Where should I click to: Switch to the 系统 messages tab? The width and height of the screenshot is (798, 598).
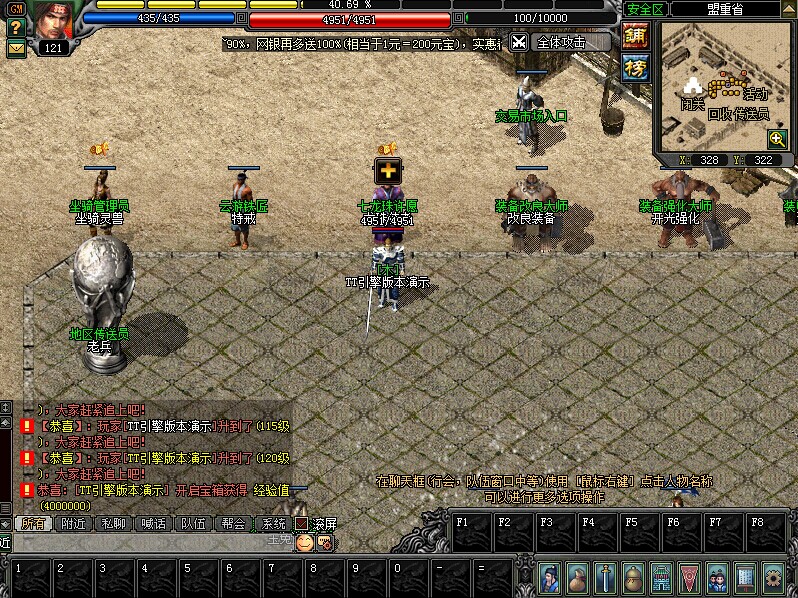(x=273, y=523)
